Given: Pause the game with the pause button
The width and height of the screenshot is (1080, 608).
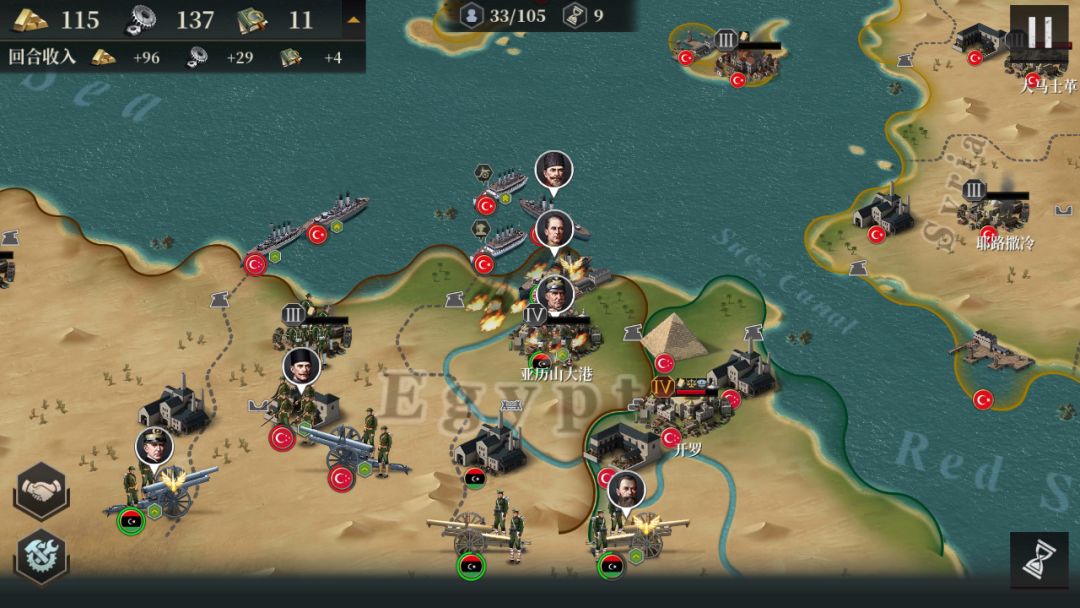Looking at the screenshot, I should (1038, 32).
